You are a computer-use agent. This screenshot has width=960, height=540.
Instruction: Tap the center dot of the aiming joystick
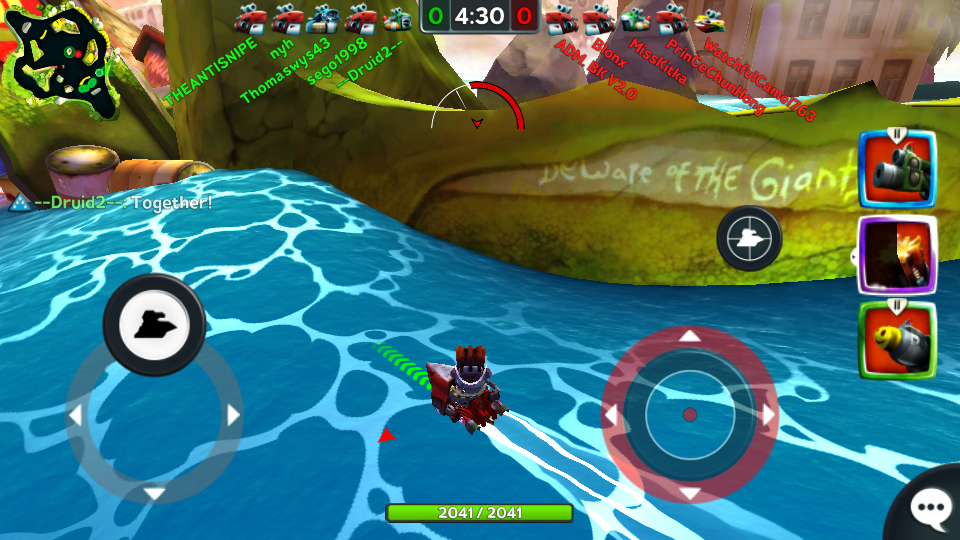[x=690, y=415]
